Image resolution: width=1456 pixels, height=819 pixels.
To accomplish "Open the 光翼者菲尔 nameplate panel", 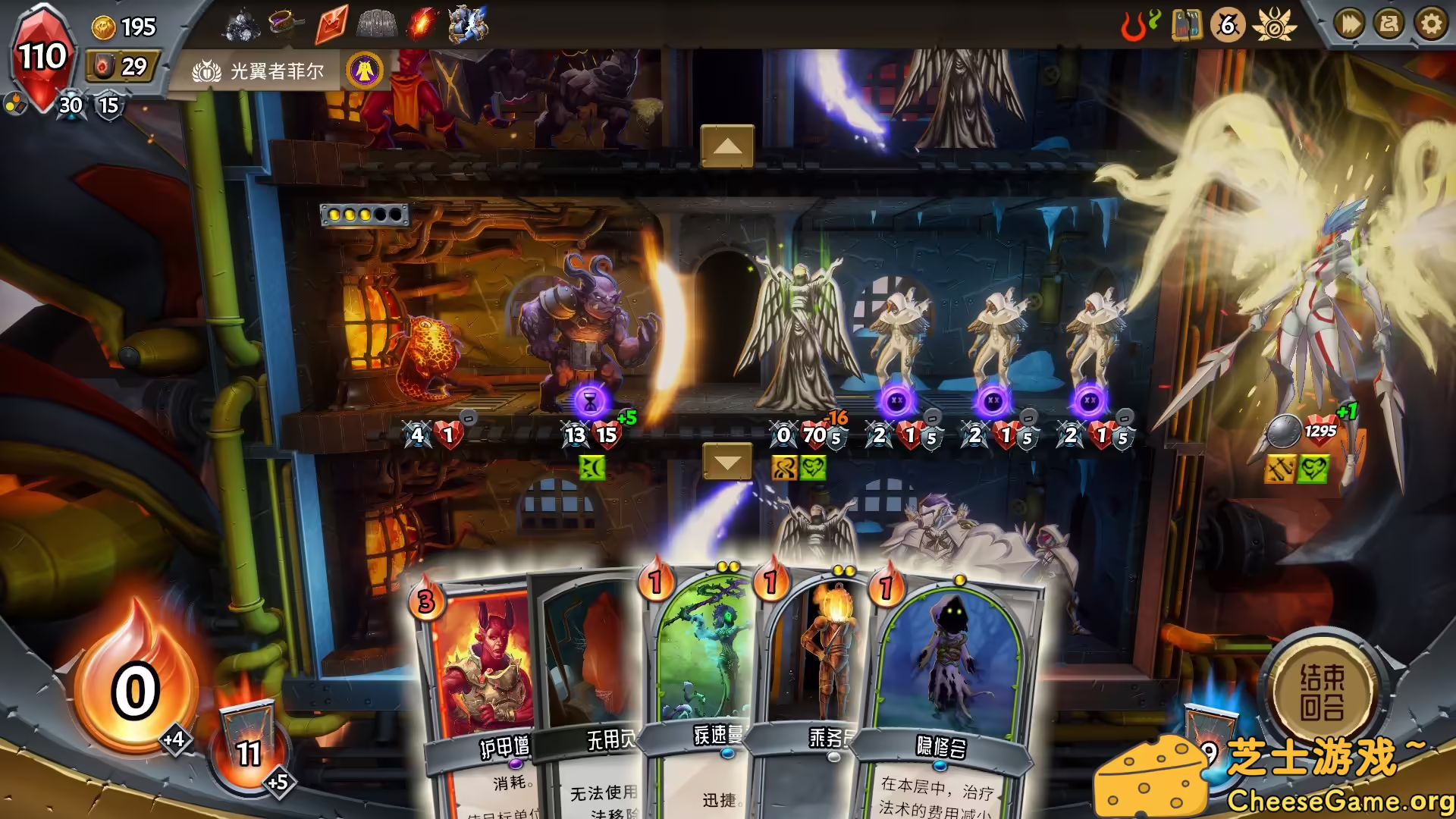I will pyautogui.click(x=262, y=71).
